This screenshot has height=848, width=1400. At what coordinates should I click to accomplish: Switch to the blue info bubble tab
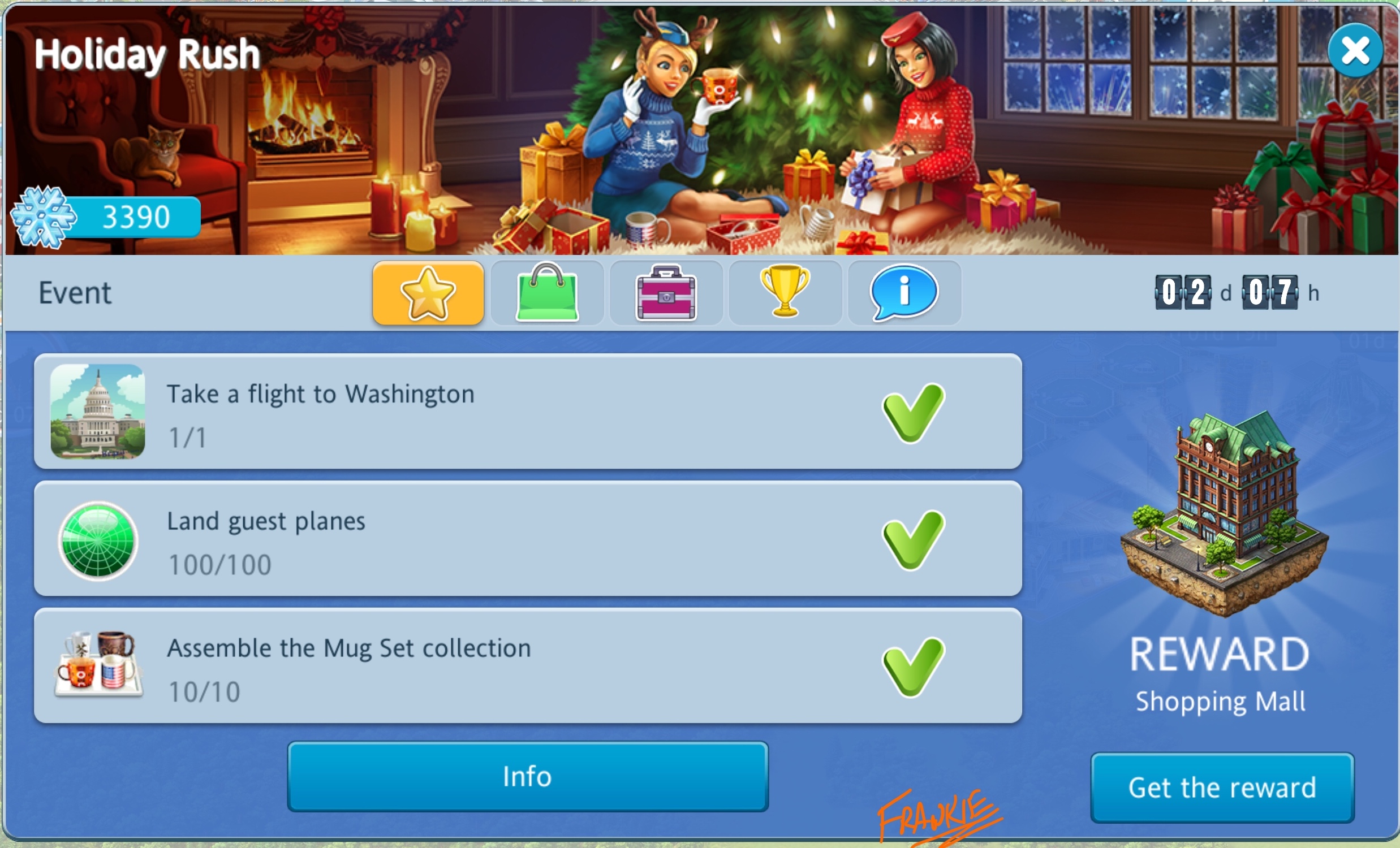tap(904, 293)
